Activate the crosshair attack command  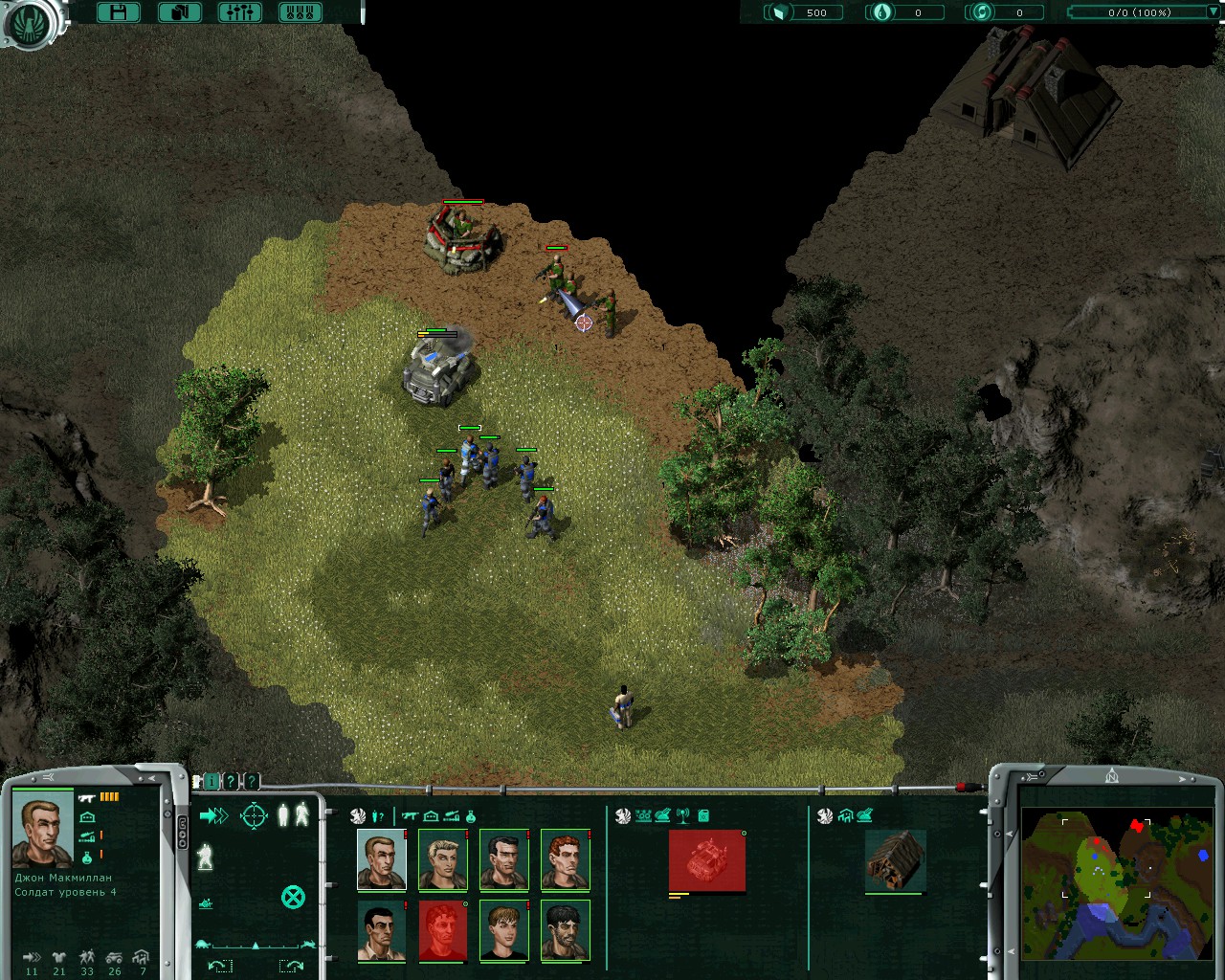(254, 815)
